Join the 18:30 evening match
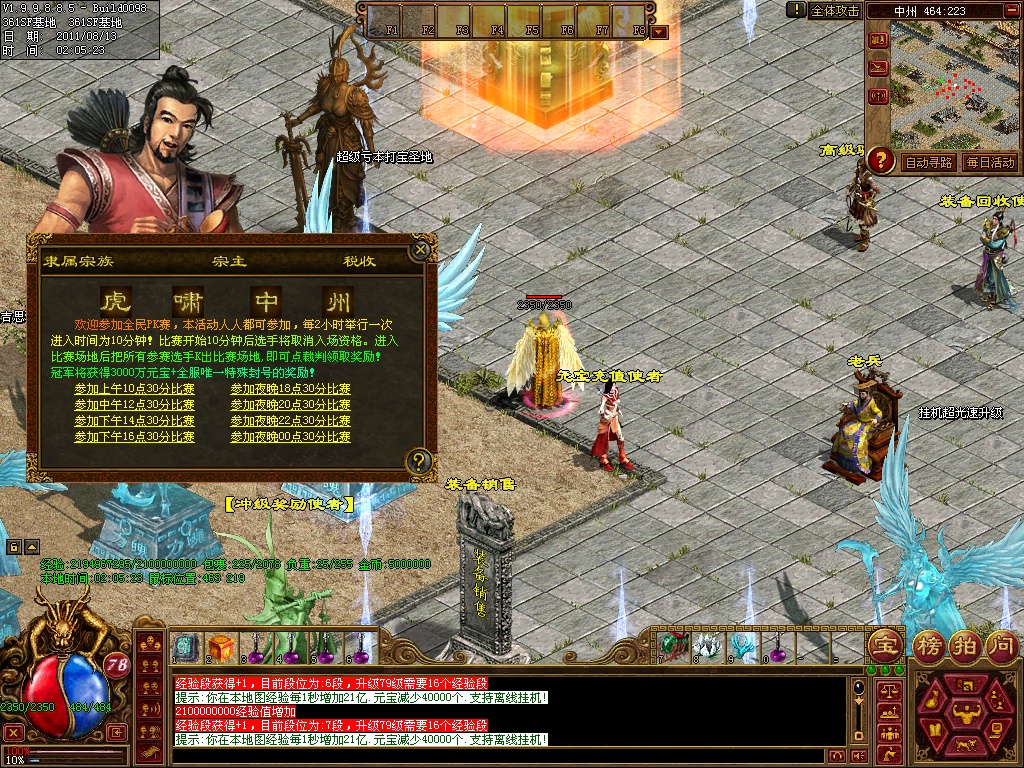Screen dimensions: 1024x768 (290, 389)
